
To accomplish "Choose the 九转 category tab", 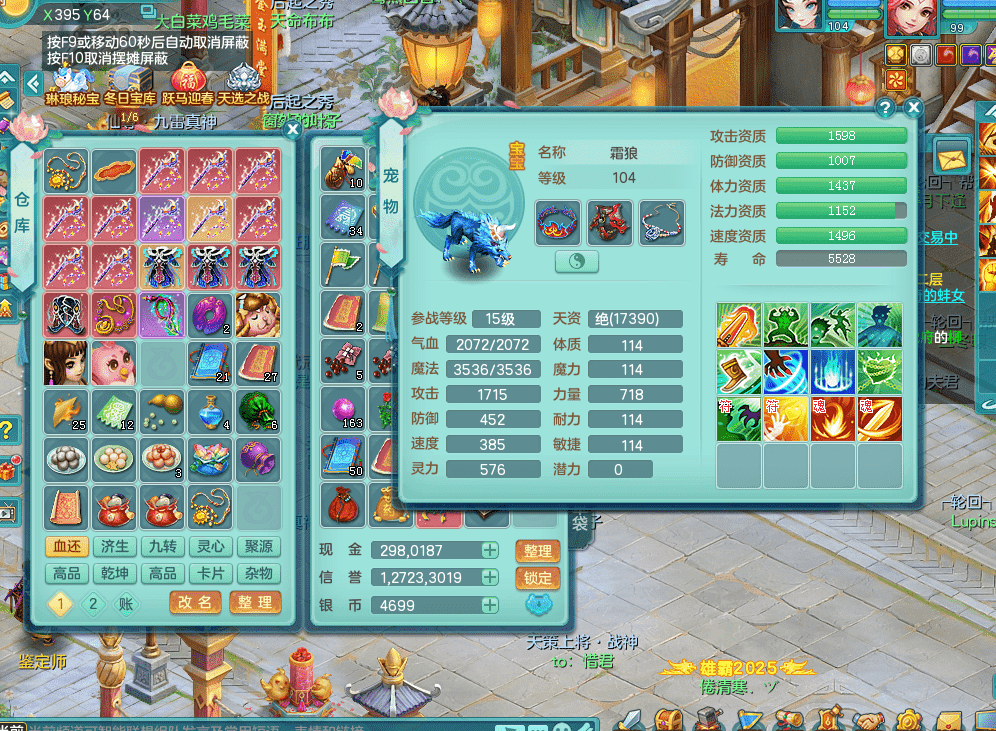I will click(163, 546).
